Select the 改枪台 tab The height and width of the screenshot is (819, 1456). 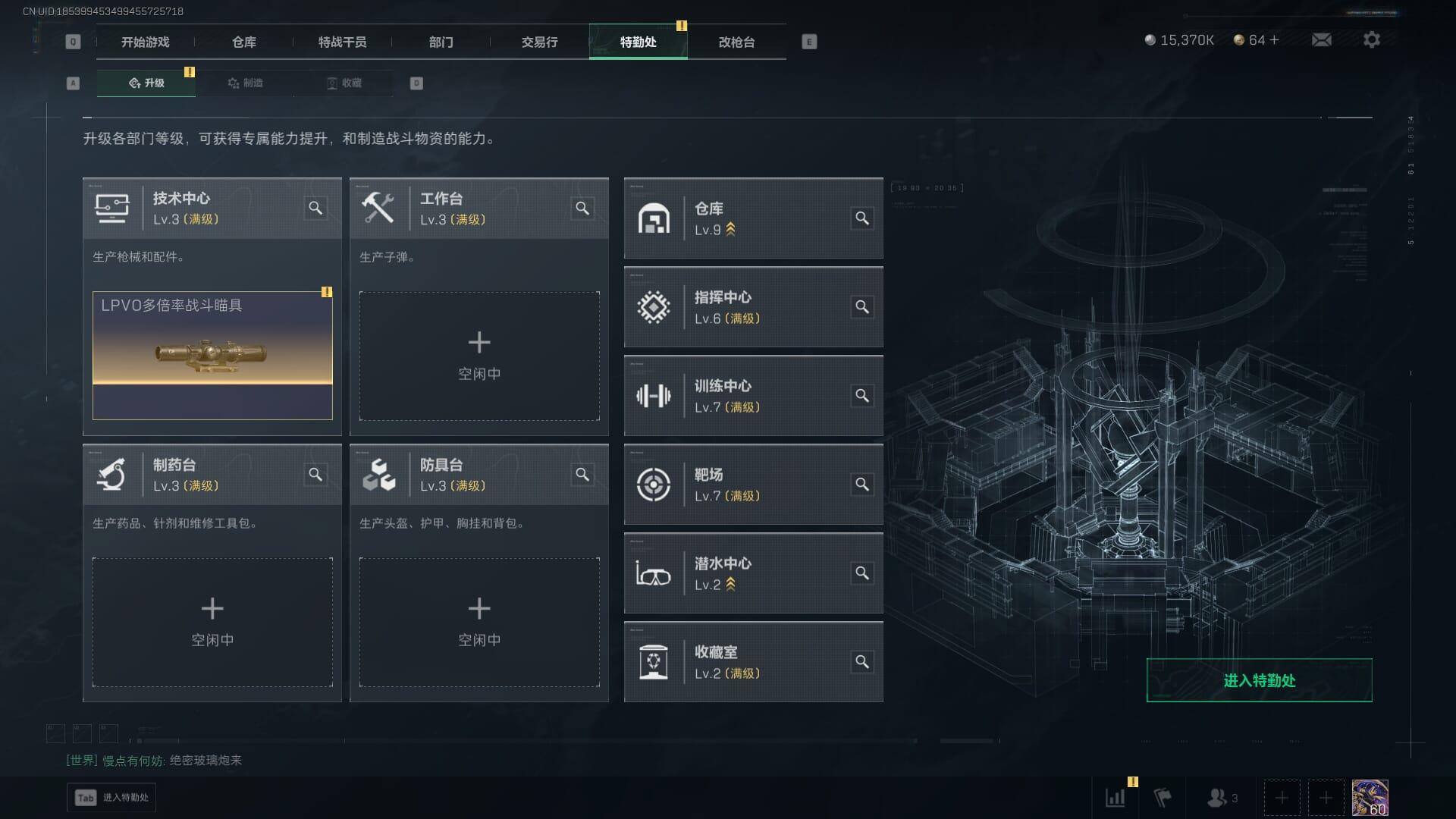(x=736, y=42)
